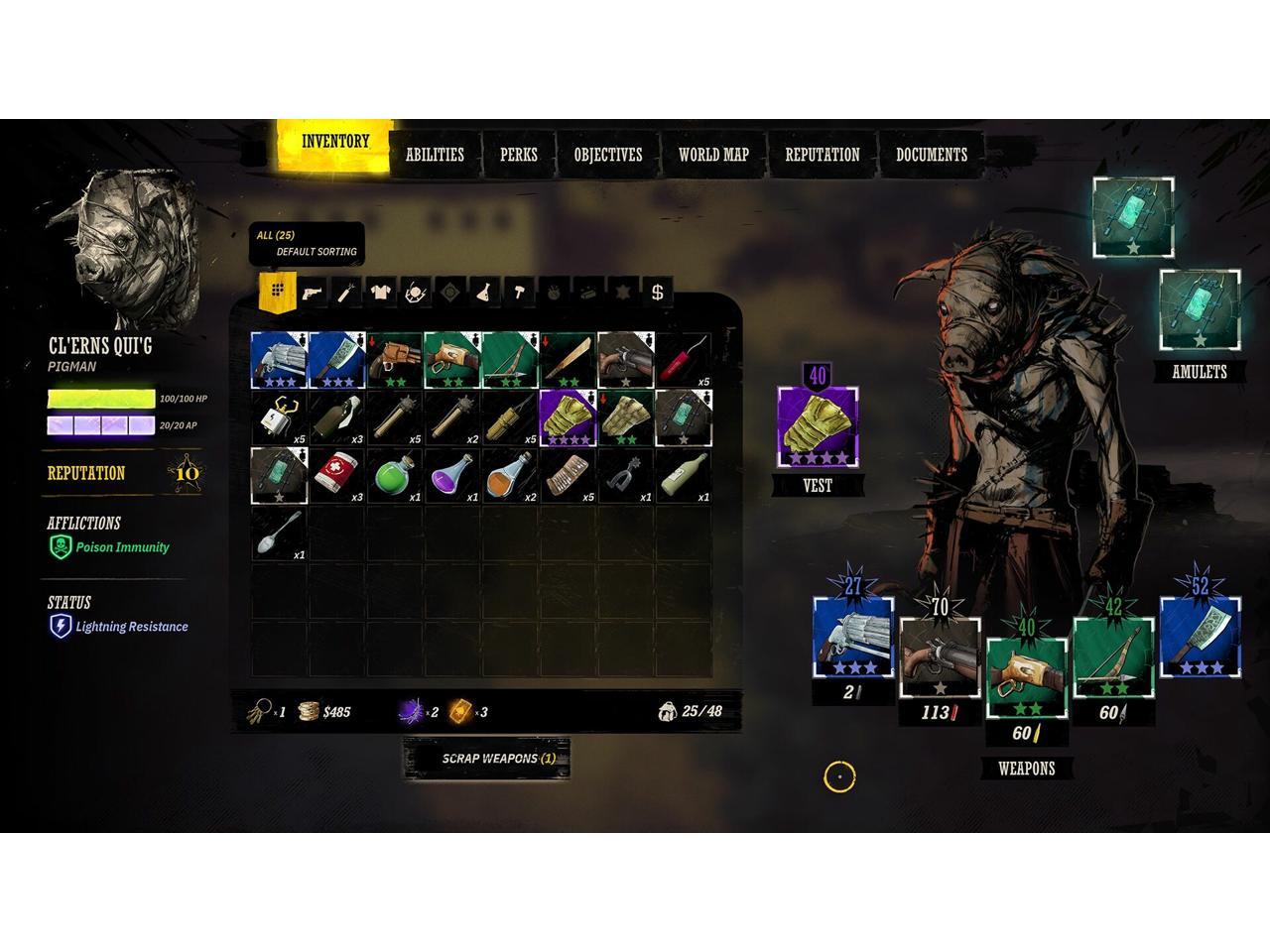View the Documents tab
The image size is (1270, 952).
[x=931, y=155]
